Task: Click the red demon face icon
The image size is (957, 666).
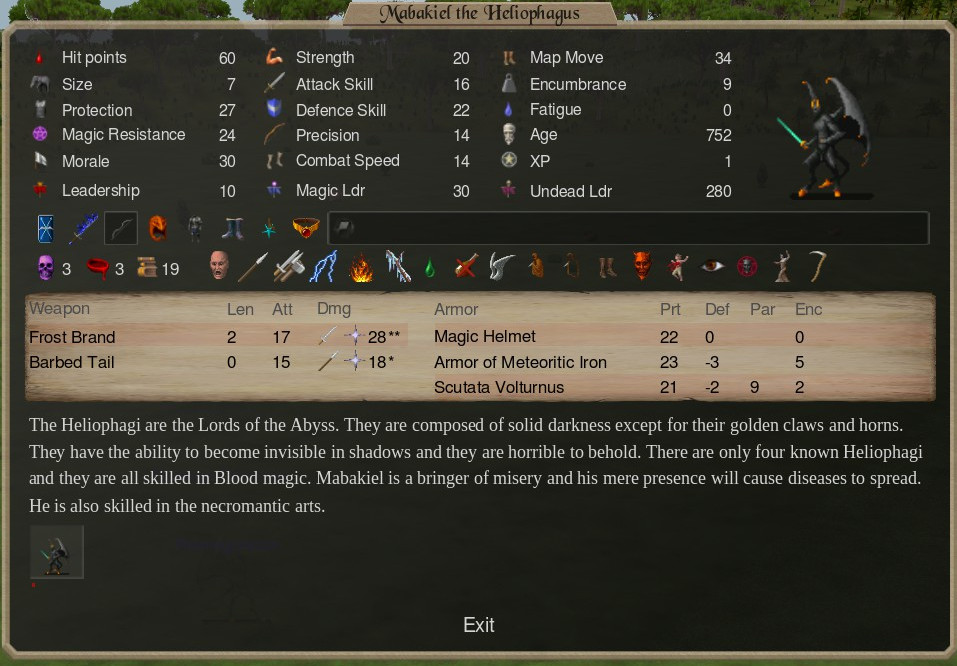Action: click(x=641, y=266)
